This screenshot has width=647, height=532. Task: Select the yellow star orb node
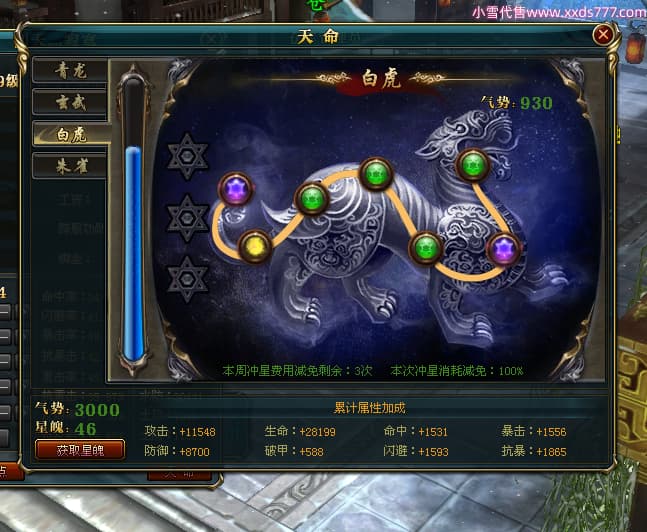tap(256, 243)
